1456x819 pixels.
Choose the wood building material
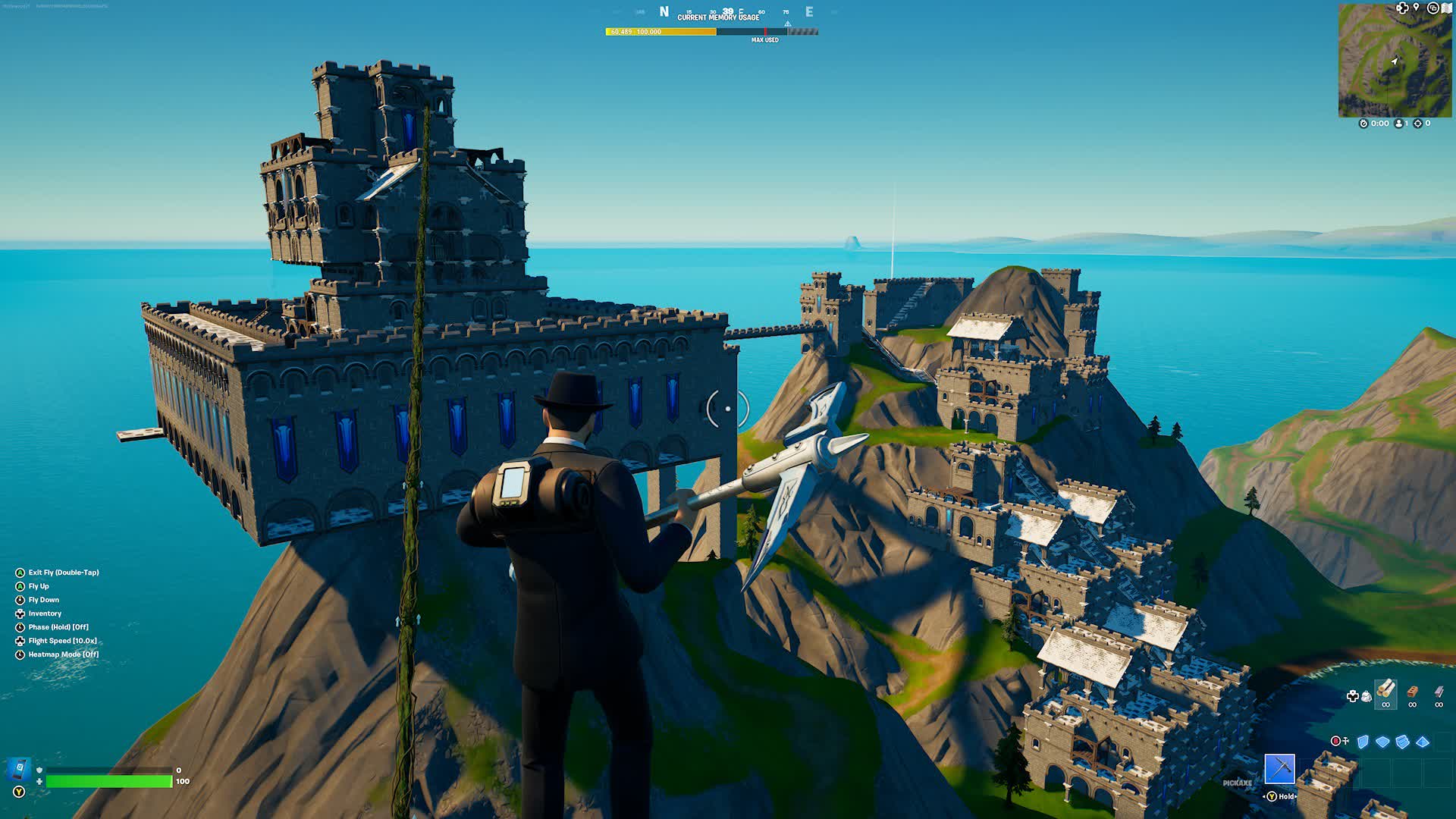(1385, 690)
